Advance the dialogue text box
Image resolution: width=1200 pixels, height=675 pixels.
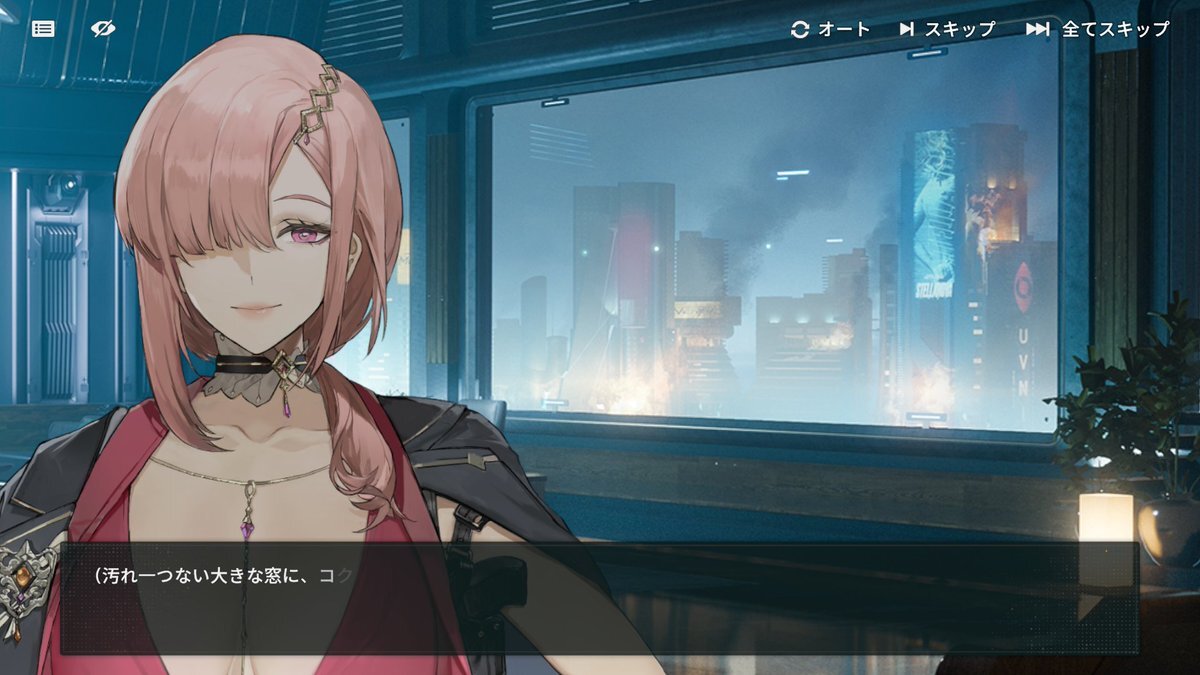598,598
